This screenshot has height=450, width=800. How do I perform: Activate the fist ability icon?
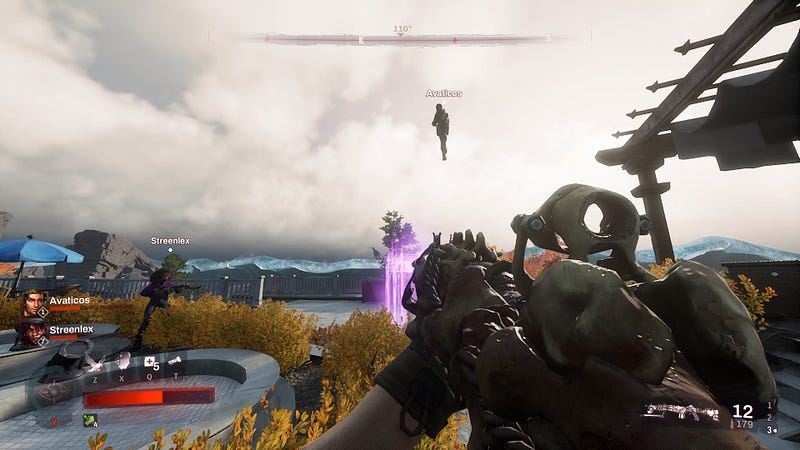tap(122, 361)
